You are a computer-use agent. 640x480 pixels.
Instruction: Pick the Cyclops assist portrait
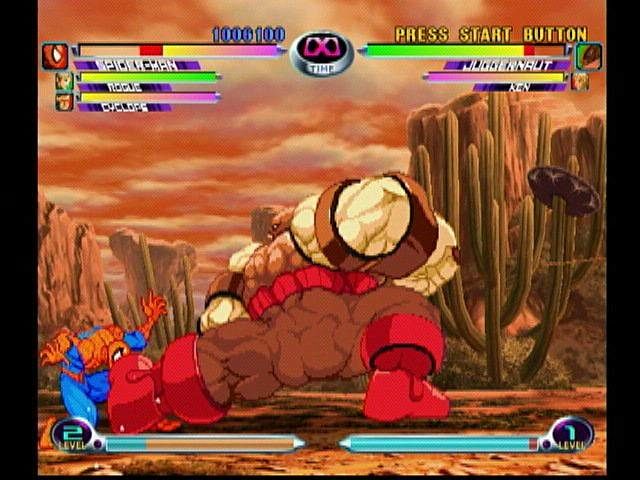(x=62, y=101)
